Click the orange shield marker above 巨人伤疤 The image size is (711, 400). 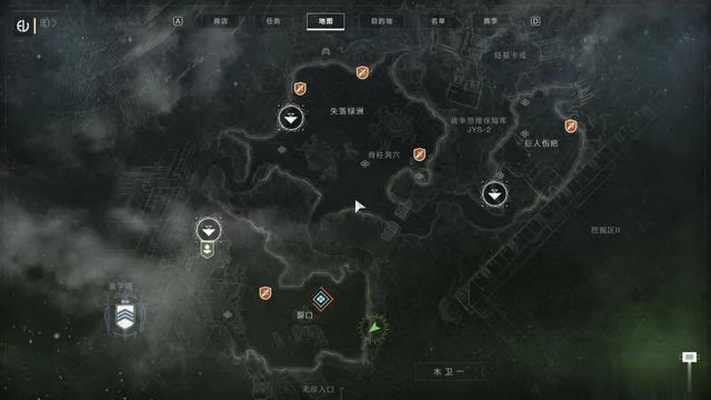pyautogui.click(x=570, y=126)
